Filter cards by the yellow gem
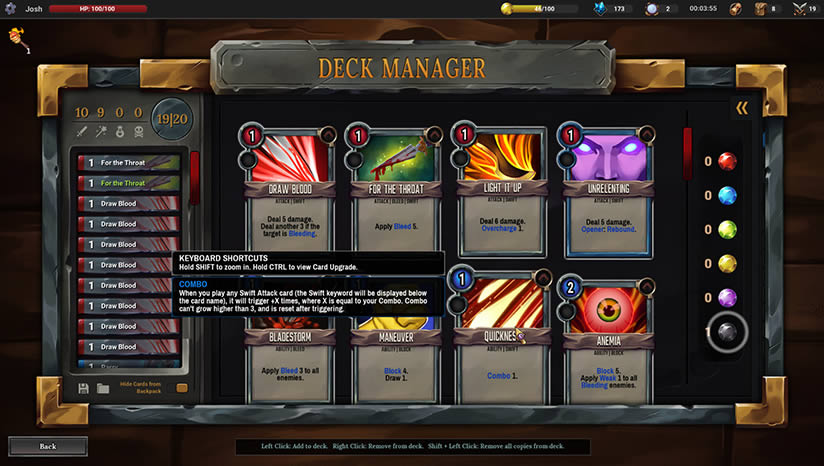 click(x=727, y=263)
